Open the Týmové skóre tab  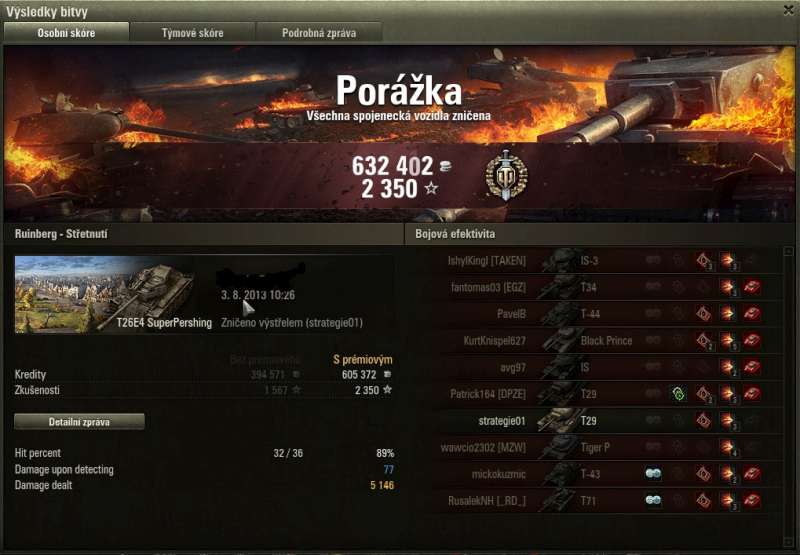point(192,33)
